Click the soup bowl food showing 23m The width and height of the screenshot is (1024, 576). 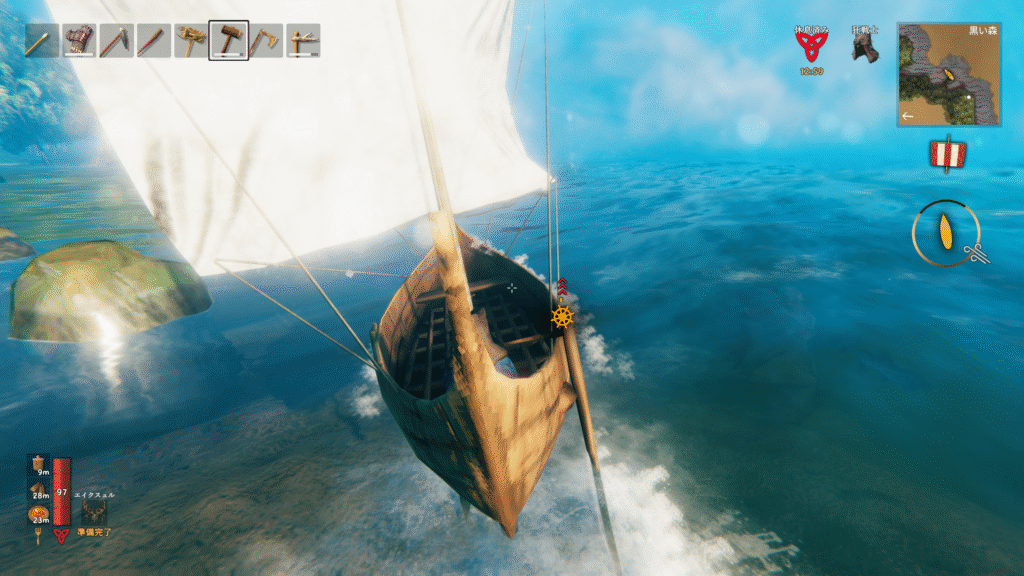40,514
